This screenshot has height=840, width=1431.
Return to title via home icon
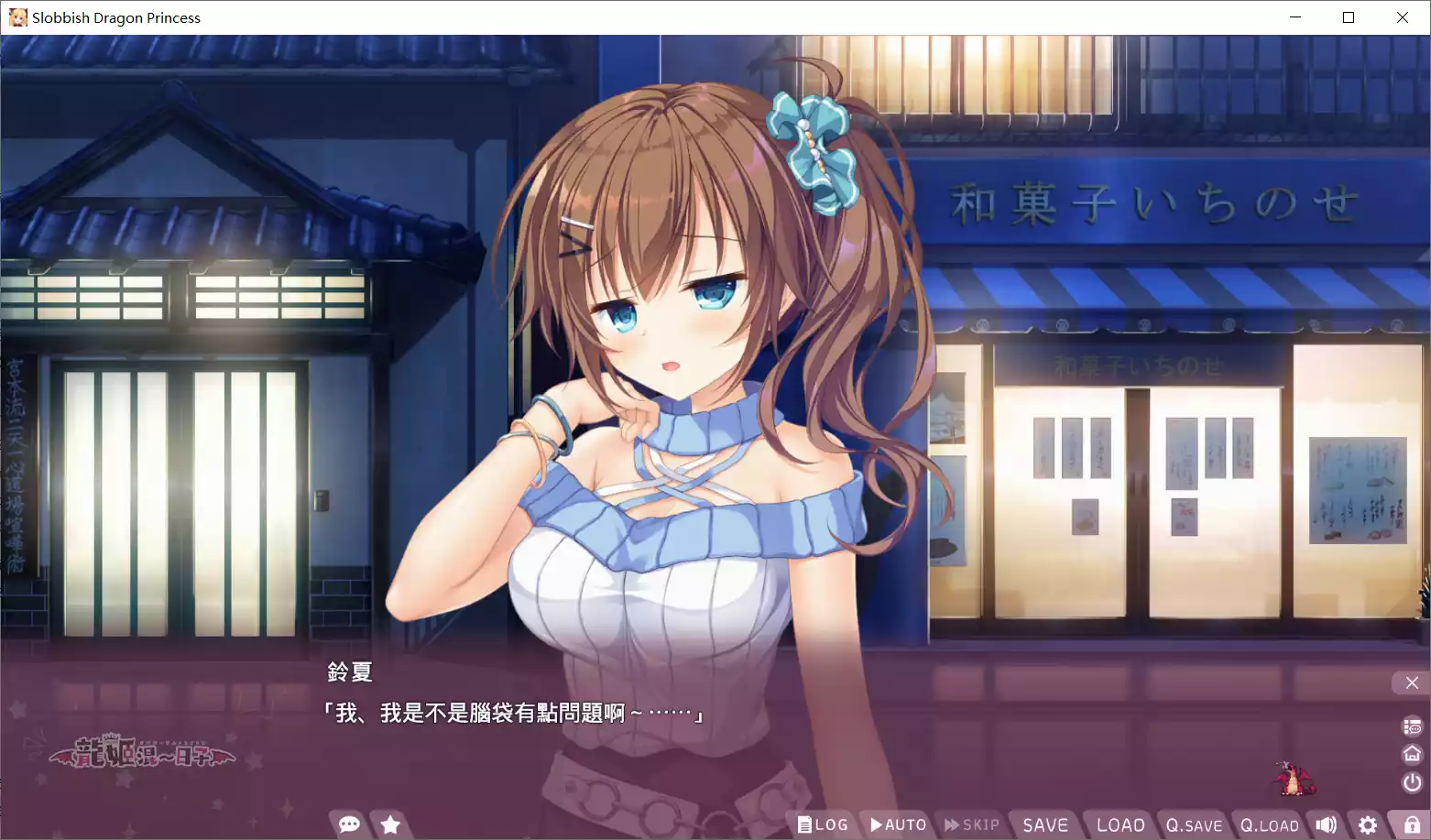[1412, 753]
